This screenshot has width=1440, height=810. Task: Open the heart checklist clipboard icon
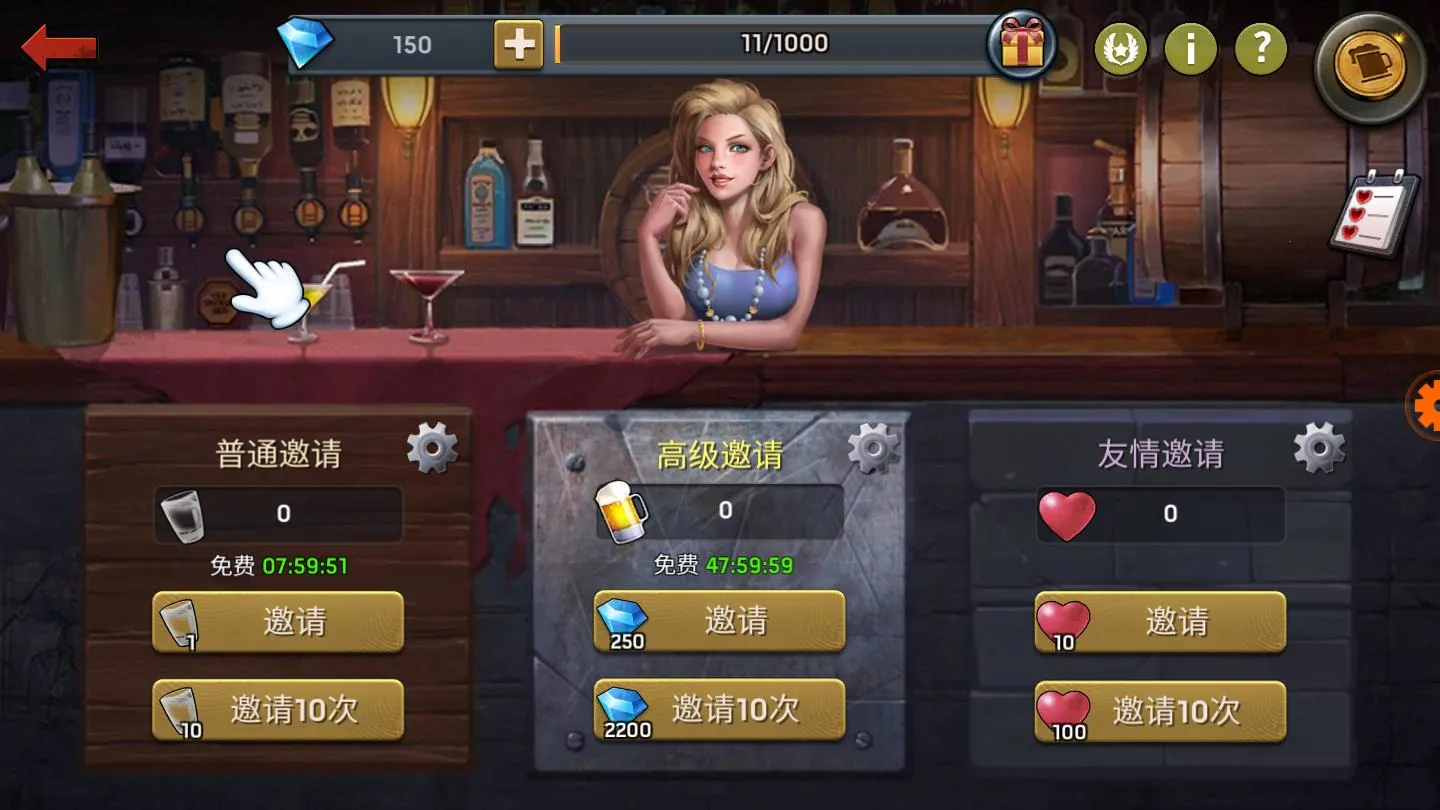pyautogui.click(x=1373, y=215)
